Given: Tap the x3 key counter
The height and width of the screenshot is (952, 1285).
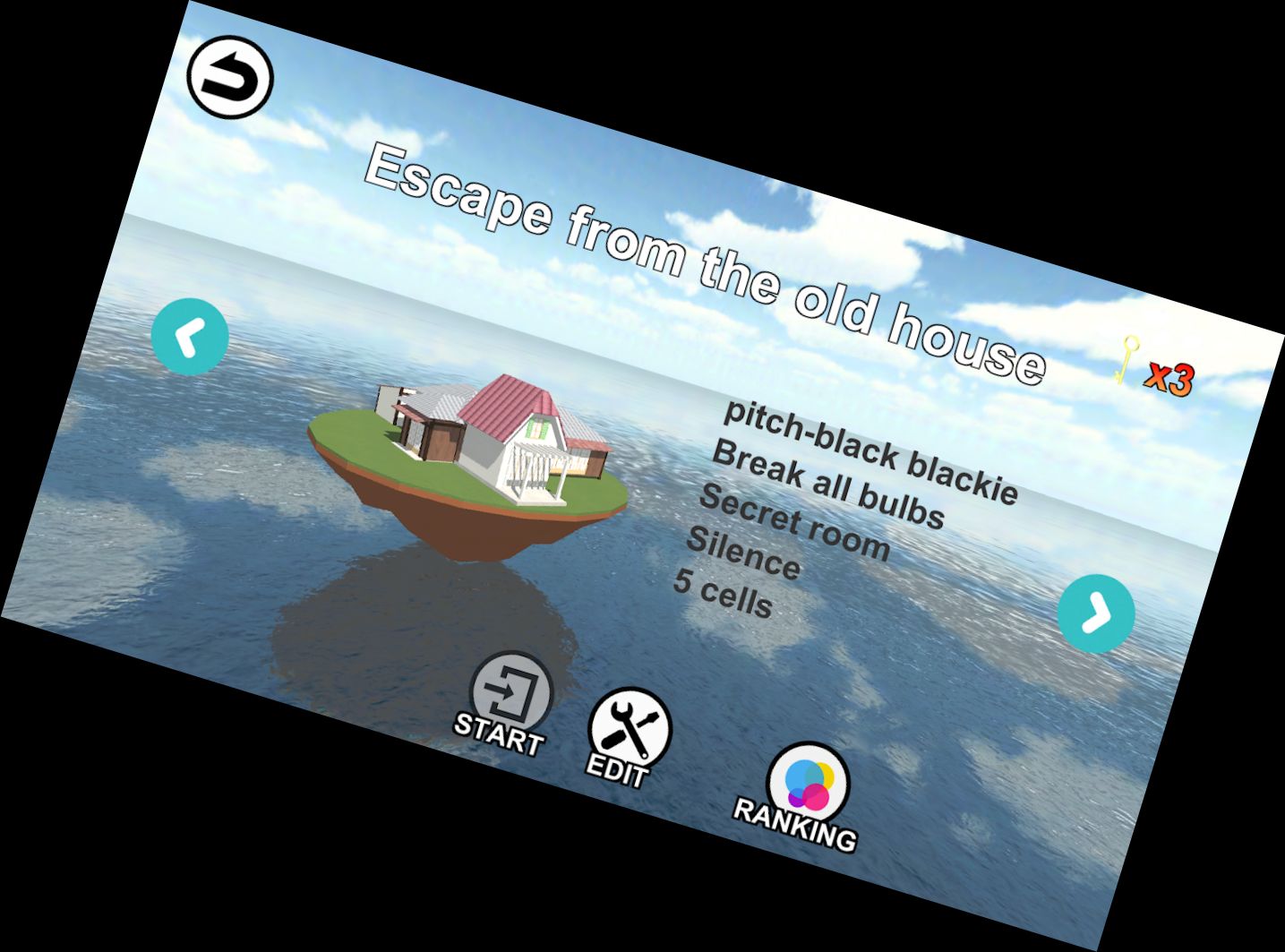Looking at the screenshot, I should click(x=1170, y=377).
